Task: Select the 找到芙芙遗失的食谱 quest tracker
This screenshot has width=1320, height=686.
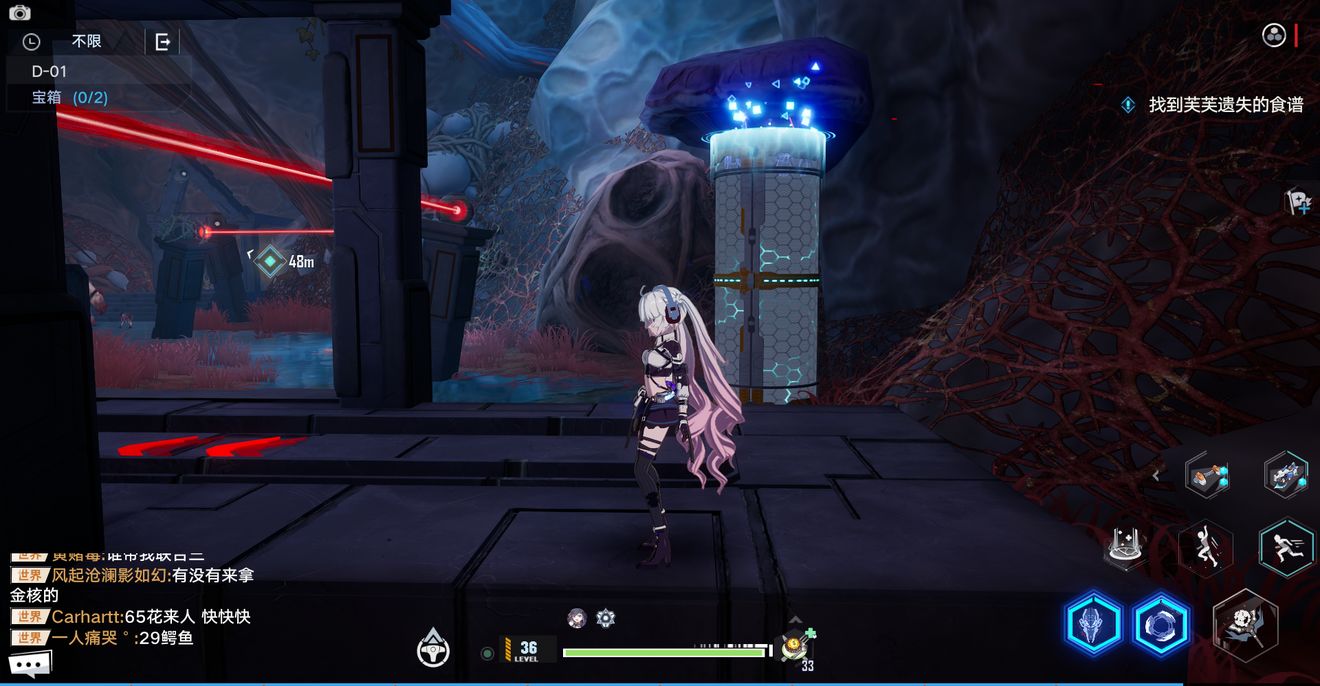Action: [x=1224, y=104]
